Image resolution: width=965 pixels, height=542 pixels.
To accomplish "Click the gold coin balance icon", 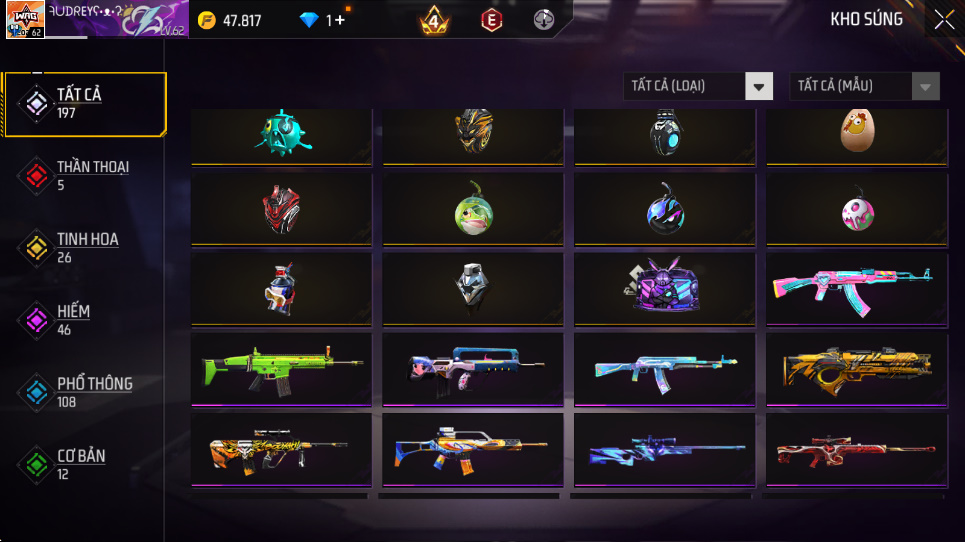I will point(207,20).
